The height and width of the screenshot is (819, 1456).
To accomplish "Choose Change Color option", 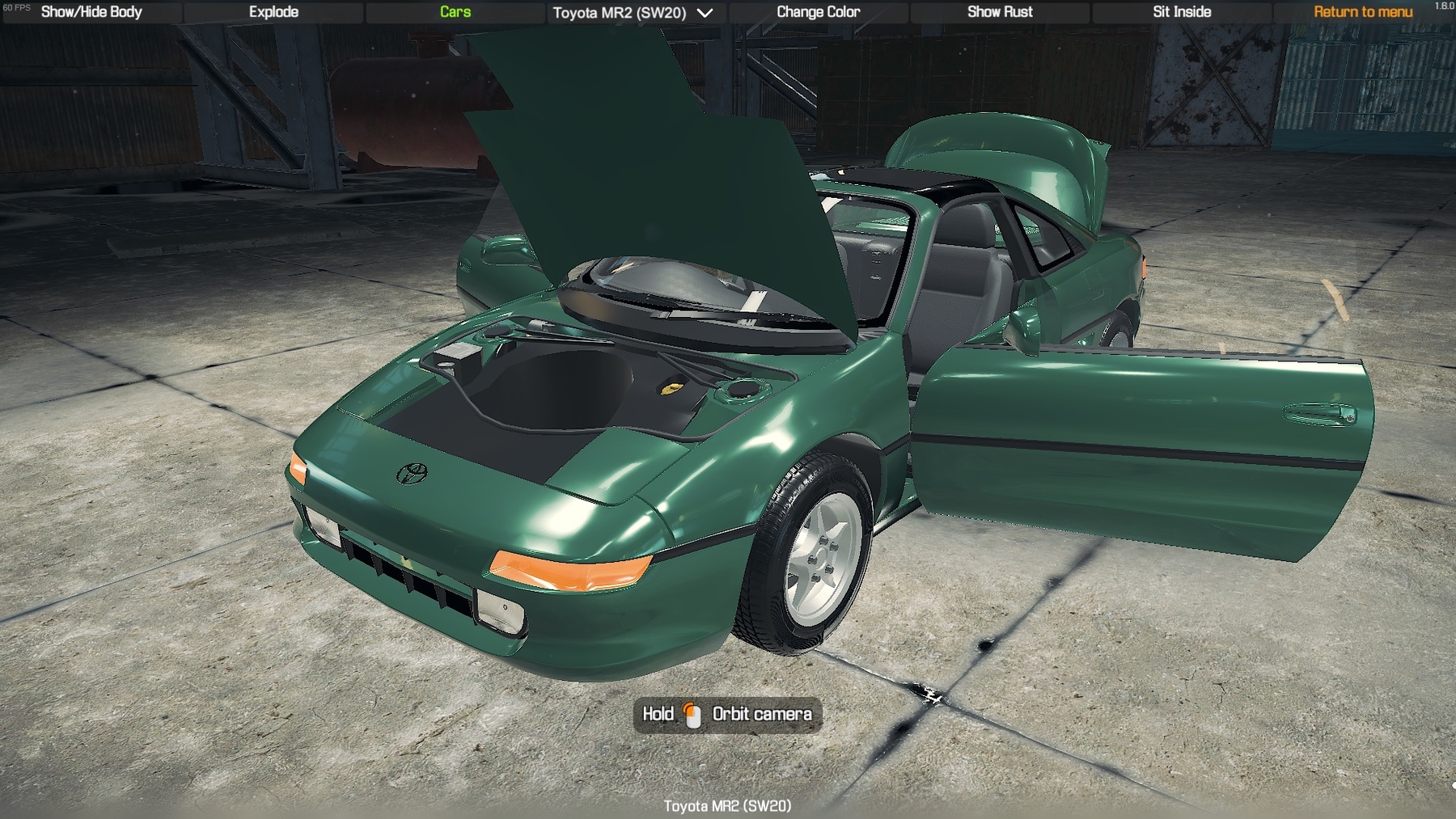I will pos(818,12).
